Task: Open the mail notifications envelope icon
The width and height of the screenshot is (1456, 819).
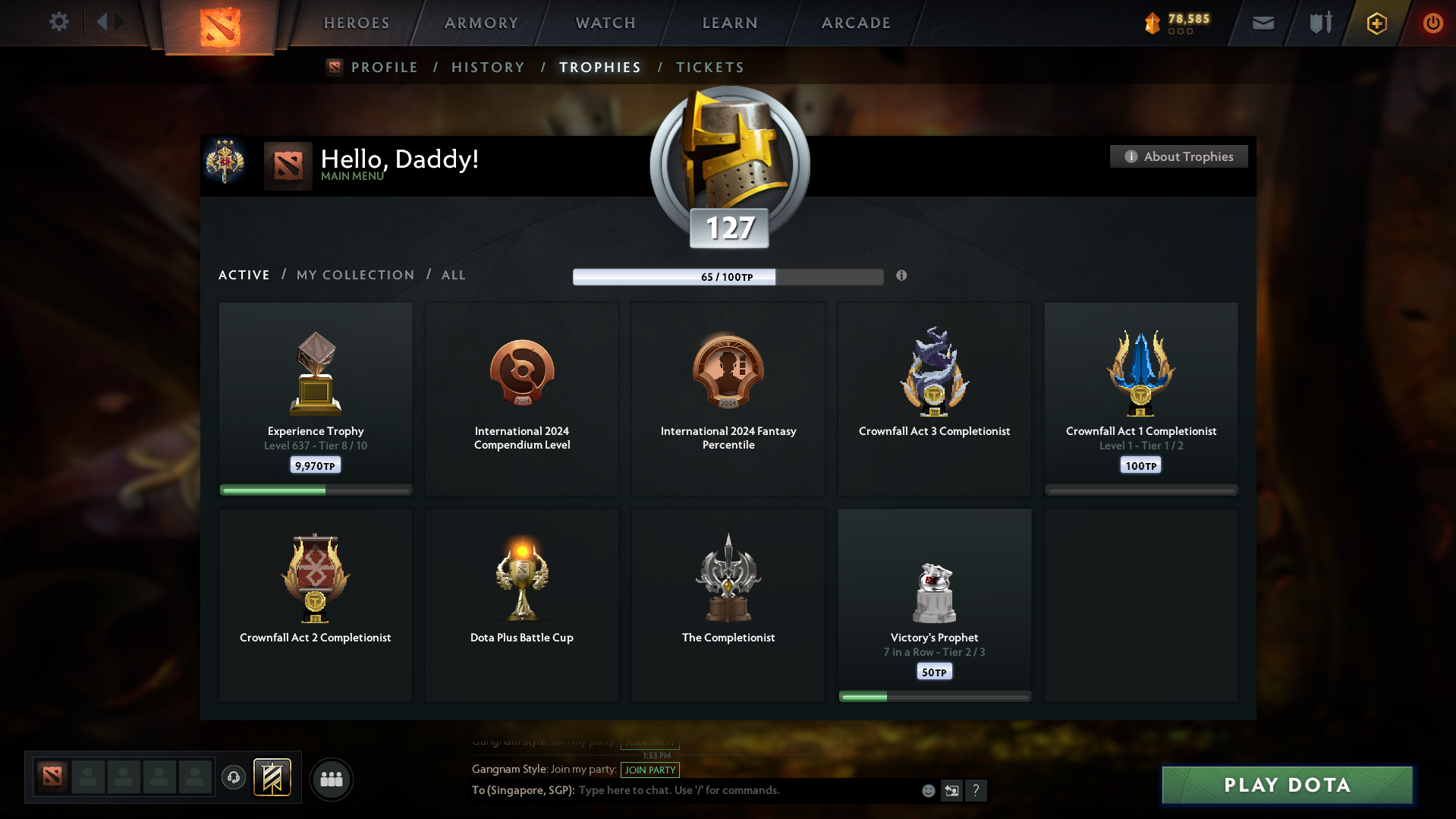Action: (x=1262, y=23)
